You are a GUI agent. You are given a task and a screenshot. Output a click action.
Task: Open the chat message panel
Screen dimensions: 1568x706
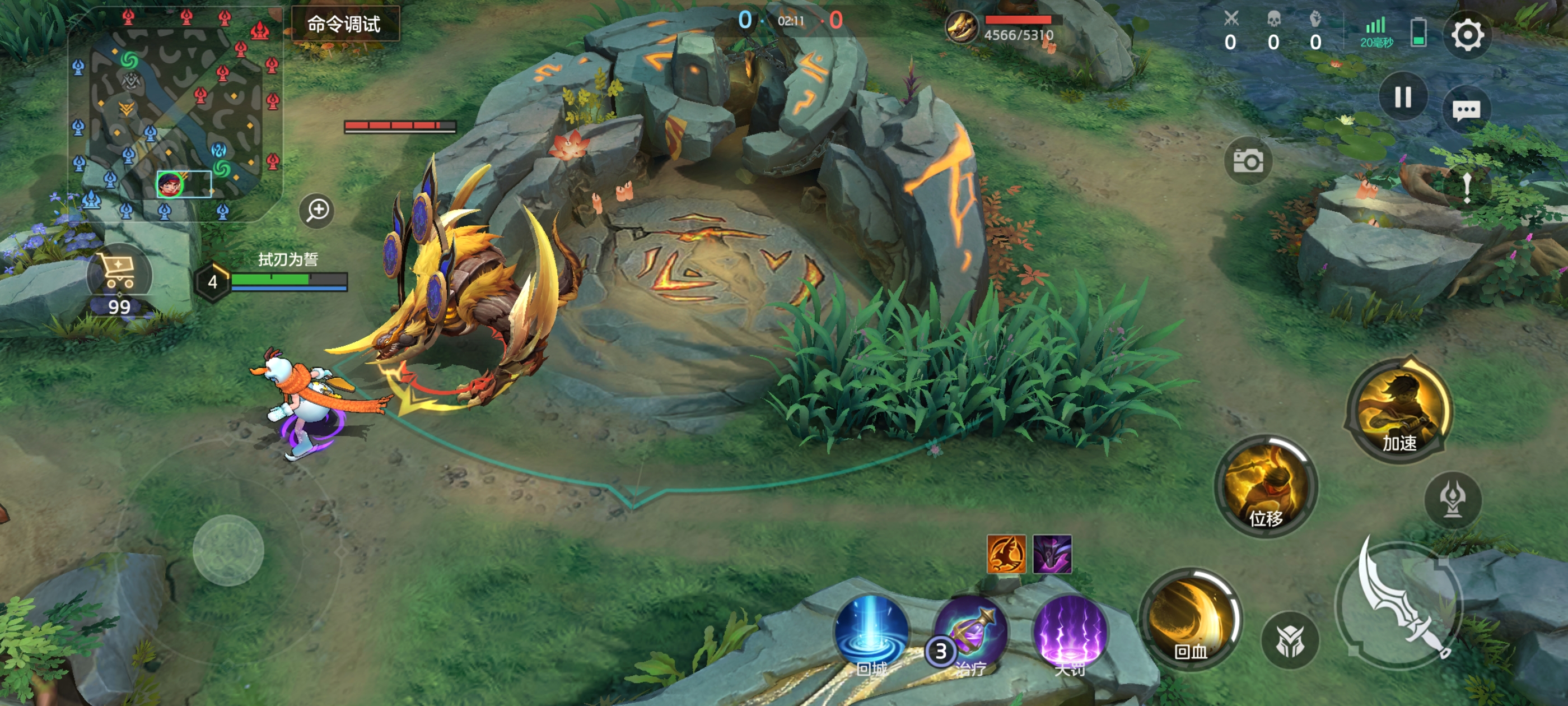tap(1466, 110)
